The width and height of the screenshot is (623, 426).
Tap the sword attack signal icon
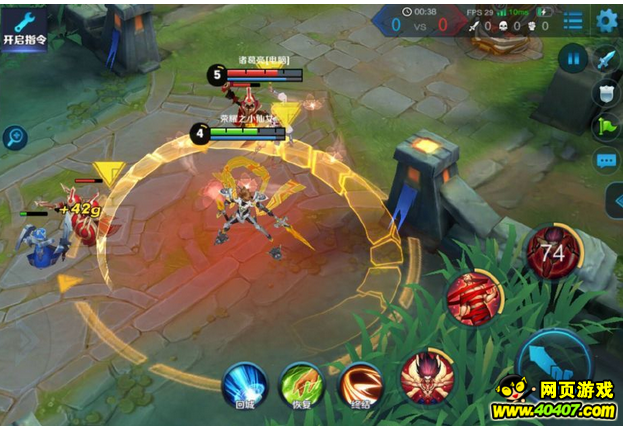pyautogui.click(x=607, y=58)
